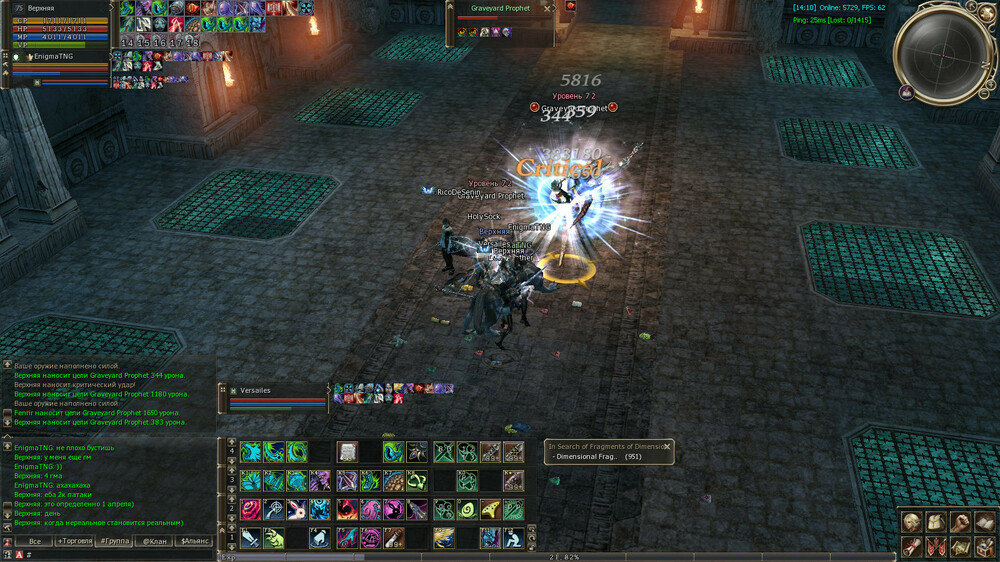Close the Graveyard Prophet target window
The width and height of the screenshot is (1000, 562).
[x=547, y=8]
